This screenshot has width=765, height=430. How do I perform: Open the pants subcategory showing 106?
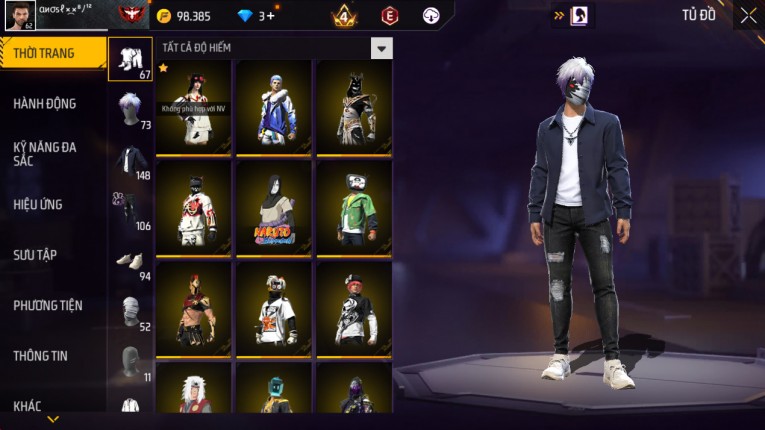[130, 211]
